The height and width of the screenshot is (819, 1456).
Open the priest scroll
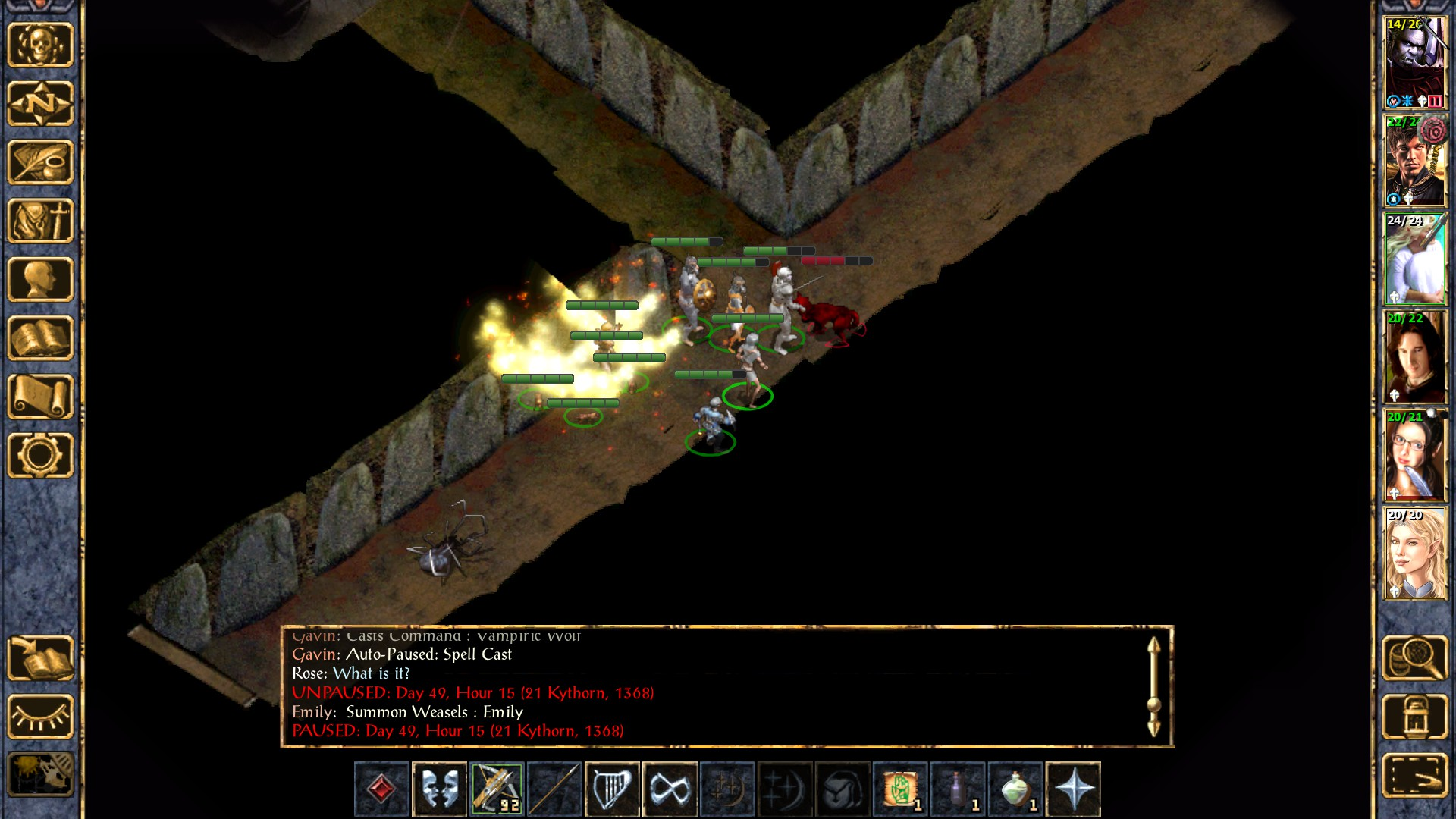click(40, 397)
